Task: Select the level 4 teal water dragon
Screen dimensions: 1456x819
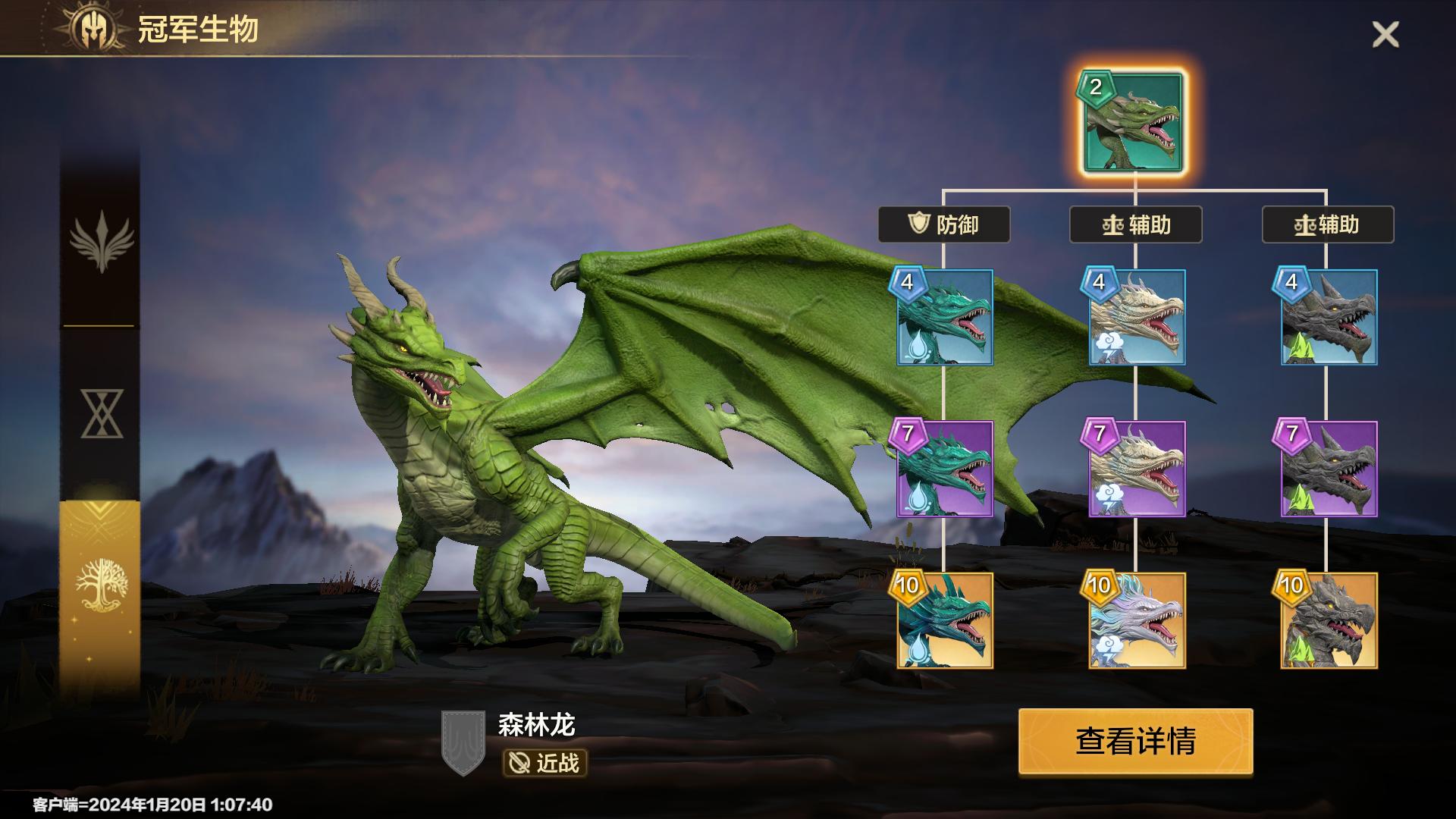Action: click(945, 318)
